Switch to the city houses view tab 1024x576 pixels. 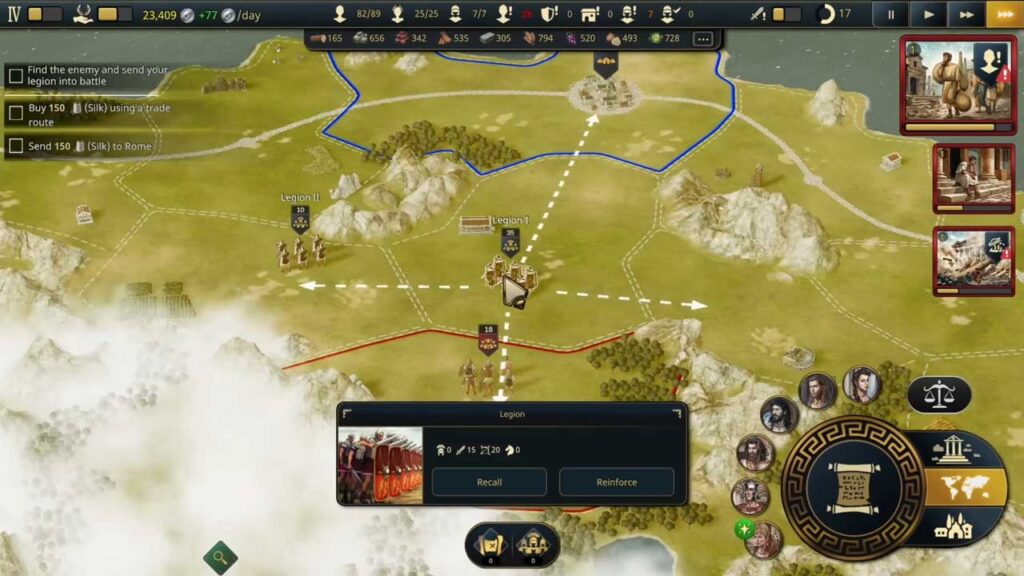(x=952, y=527)
